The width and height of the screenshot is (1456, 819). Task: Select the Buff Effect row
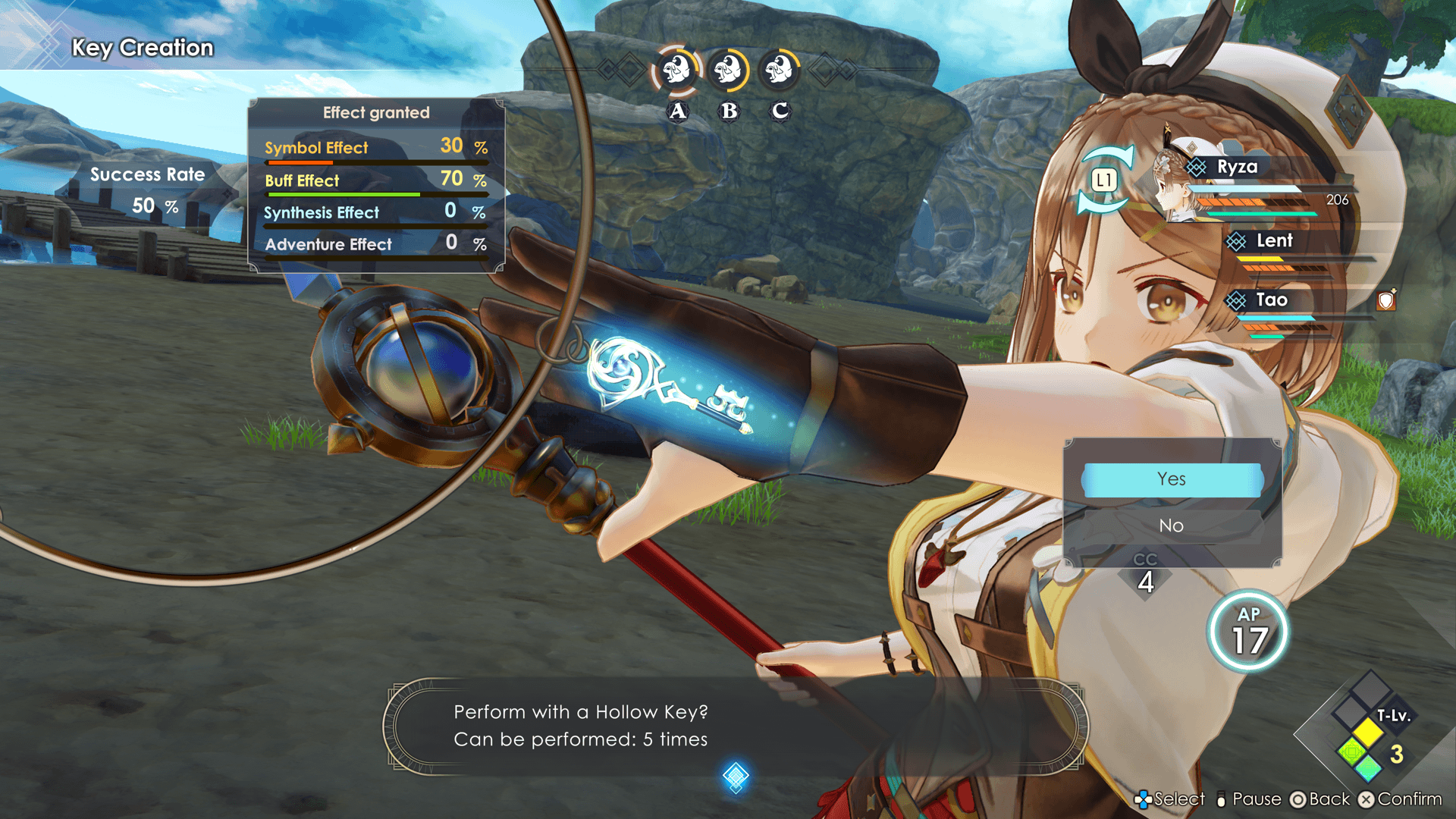click(x=375, y=180)
